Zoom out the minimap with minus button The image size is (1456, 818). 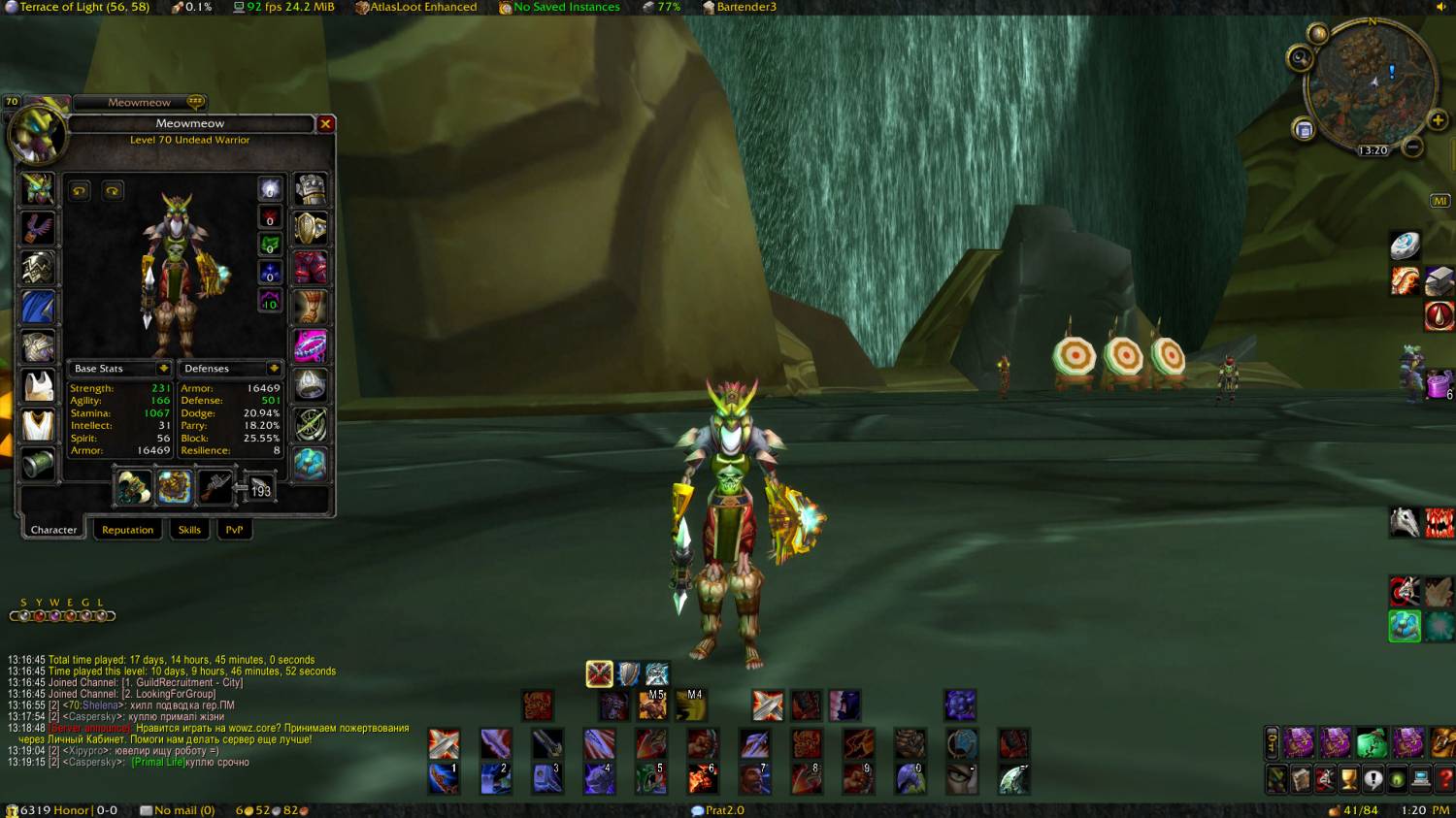pyautogui.click(x=1413, y=147)
